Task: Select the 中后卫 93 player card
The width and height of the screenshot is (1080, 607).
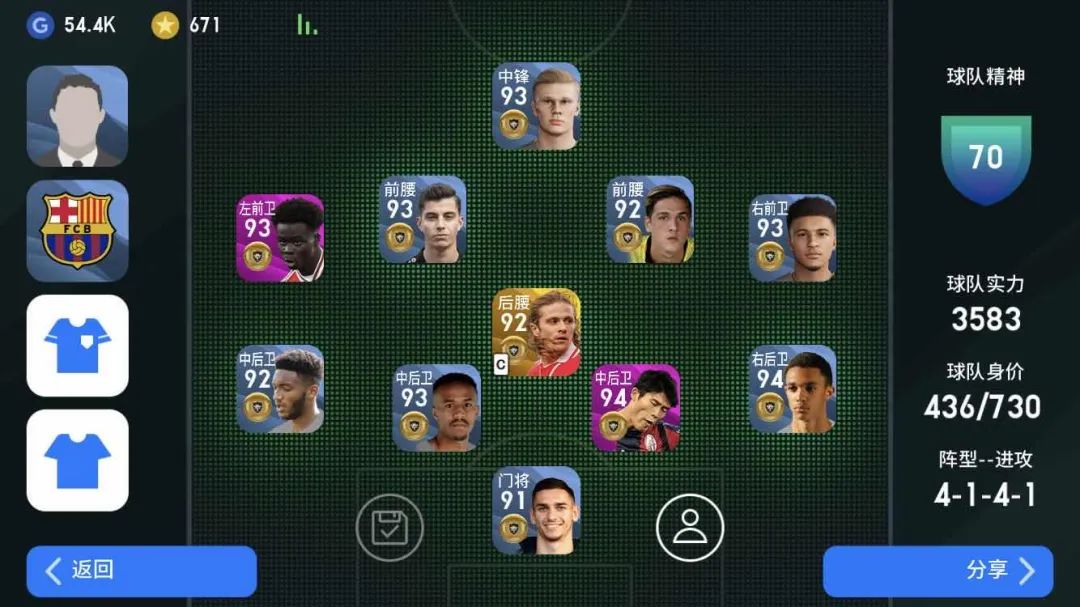Action: pyautogui.click(x=436, y=408)
